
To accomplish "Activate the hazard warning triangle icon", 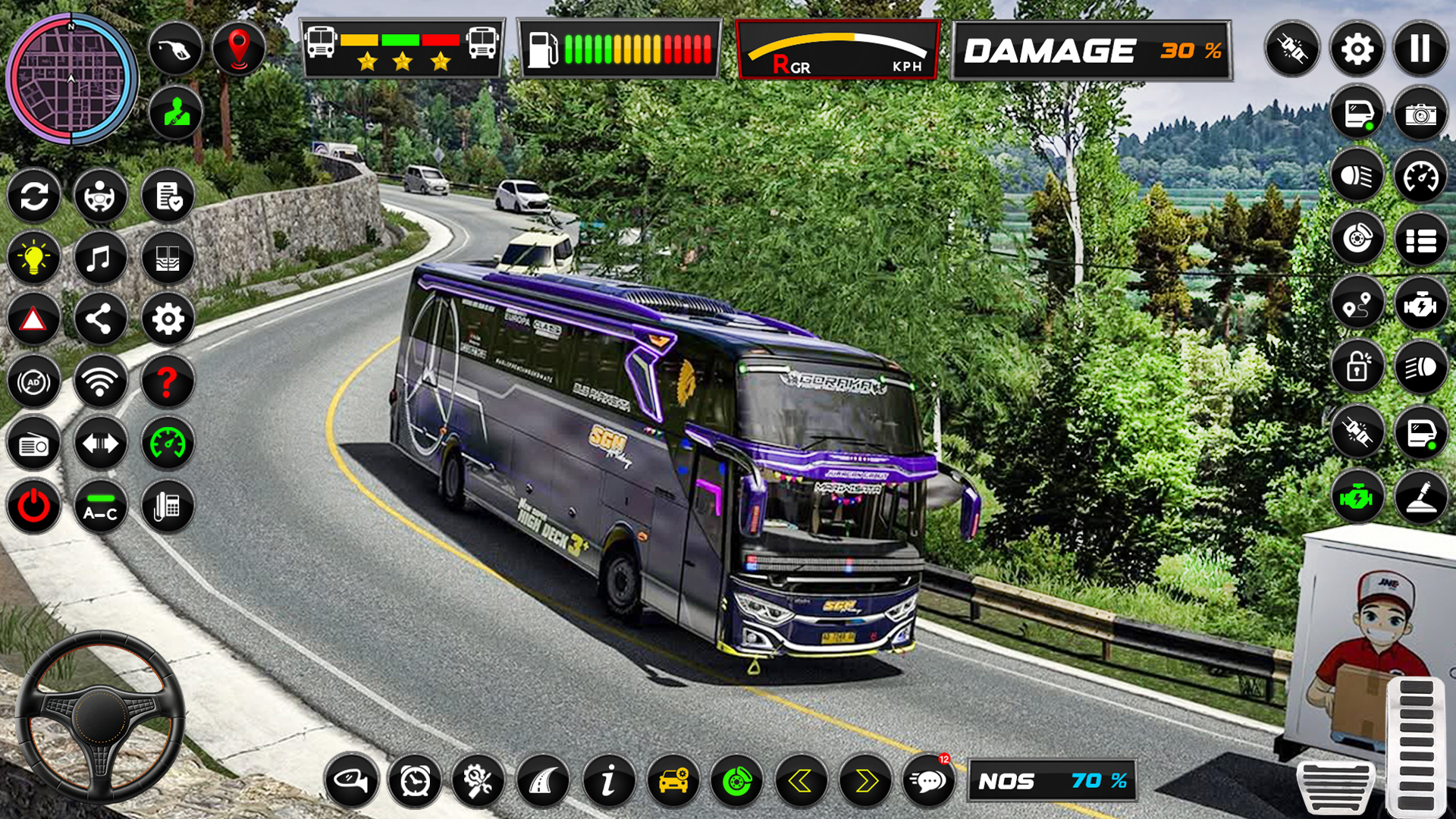I will pyautogui.click(x=34, y=320).
